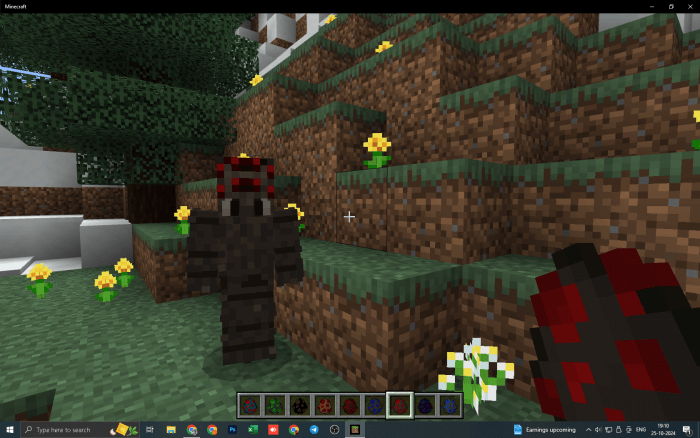Select the black spawn egg hotbar slot
700x438 pixels.
pyautogui.click(x=299, y=406)
